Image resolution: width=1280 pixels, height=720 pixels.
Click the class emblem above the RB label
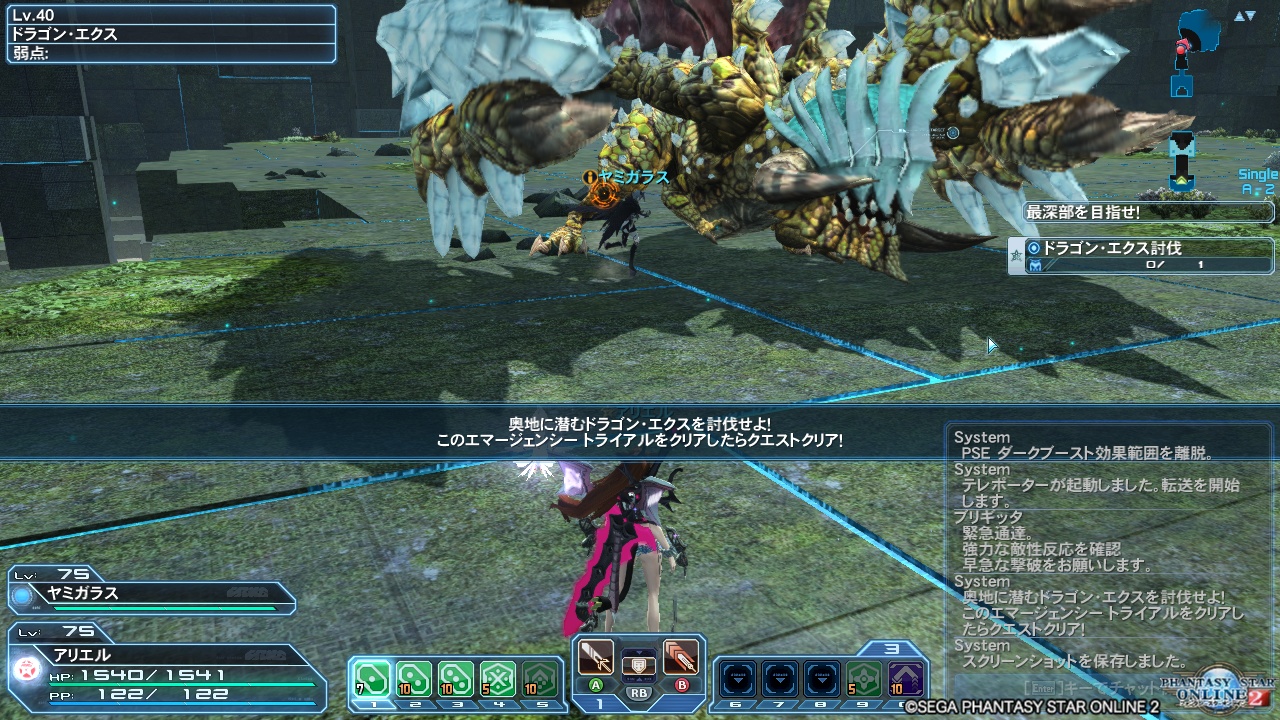(637, 666)
